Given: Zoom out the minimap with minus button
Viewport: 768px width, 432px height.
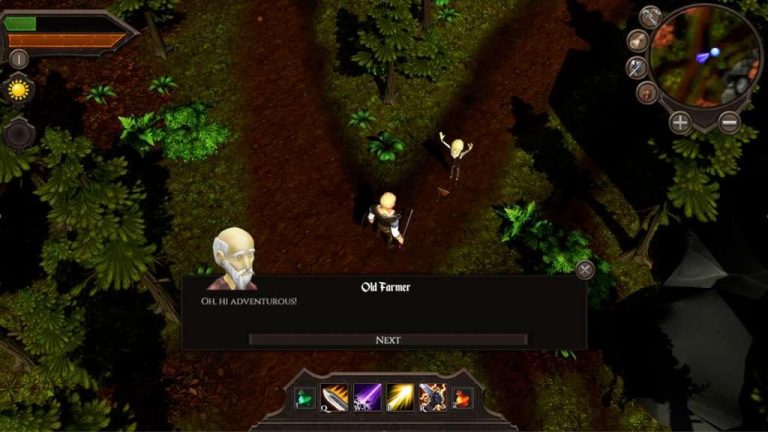Looking at the screenshot, I should pos(730,123).
